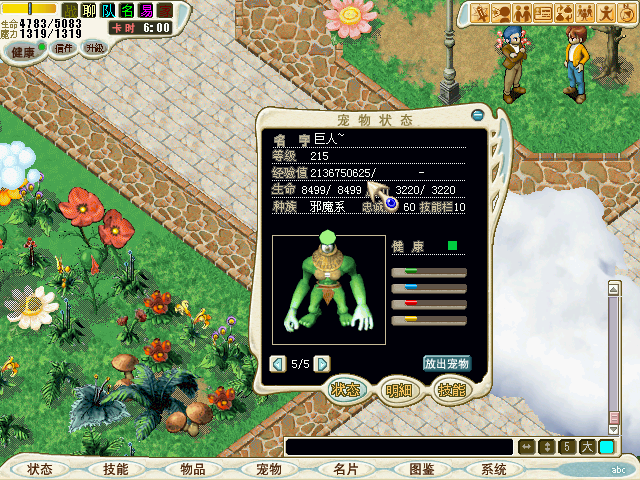This screenshot has width=640, height=480.
Task: Close the pet status window
Action: pyautogui.click(x=477, y=115)
